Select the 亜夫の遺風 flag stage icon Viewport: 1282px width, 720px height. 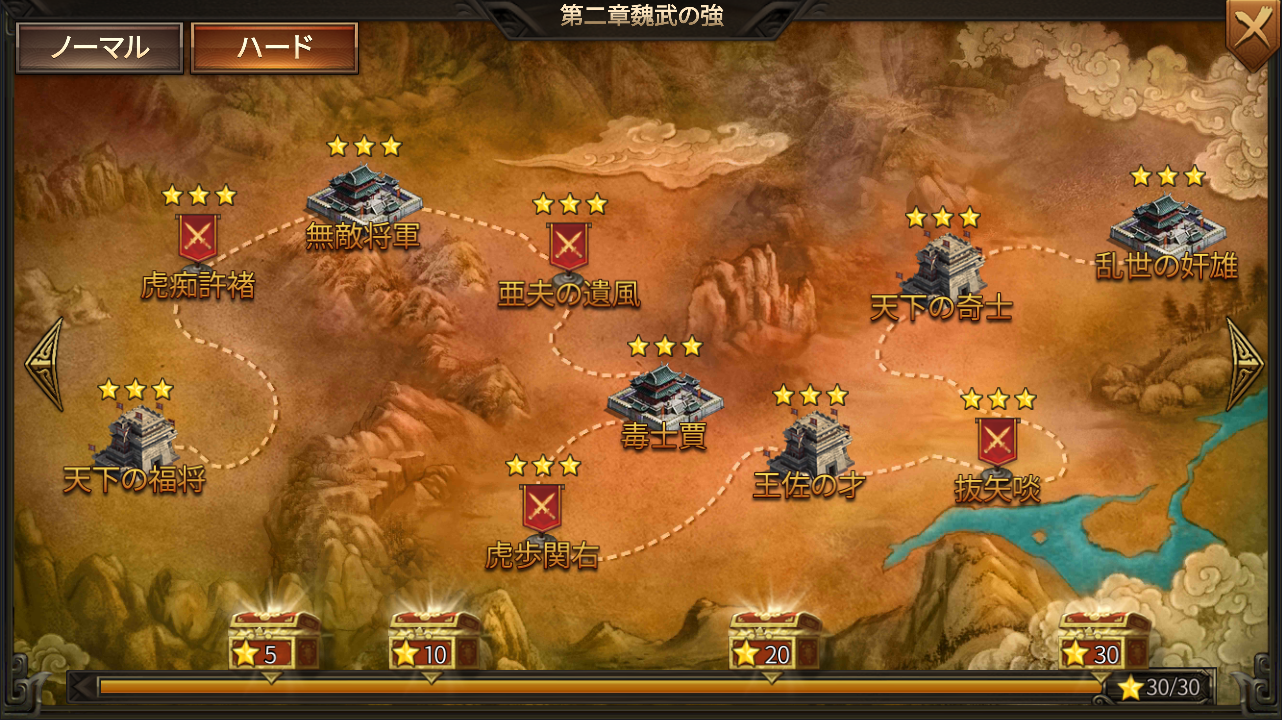pyautogui.click(x=570, y=245)
